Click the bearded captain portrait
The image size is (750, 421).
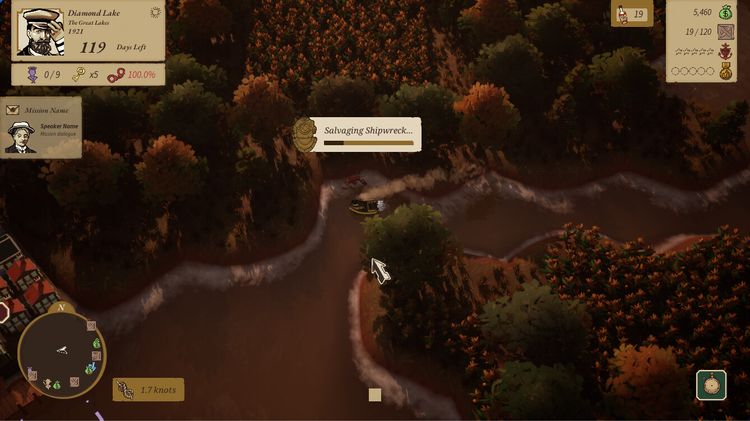39,34
